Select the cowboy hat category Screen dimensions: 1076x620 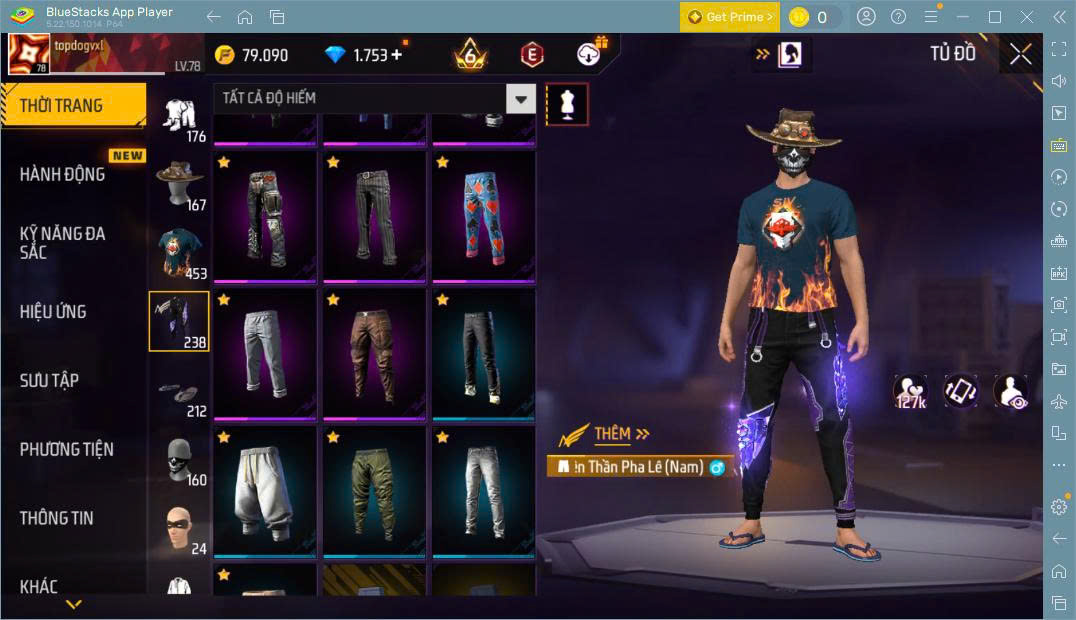180,184
